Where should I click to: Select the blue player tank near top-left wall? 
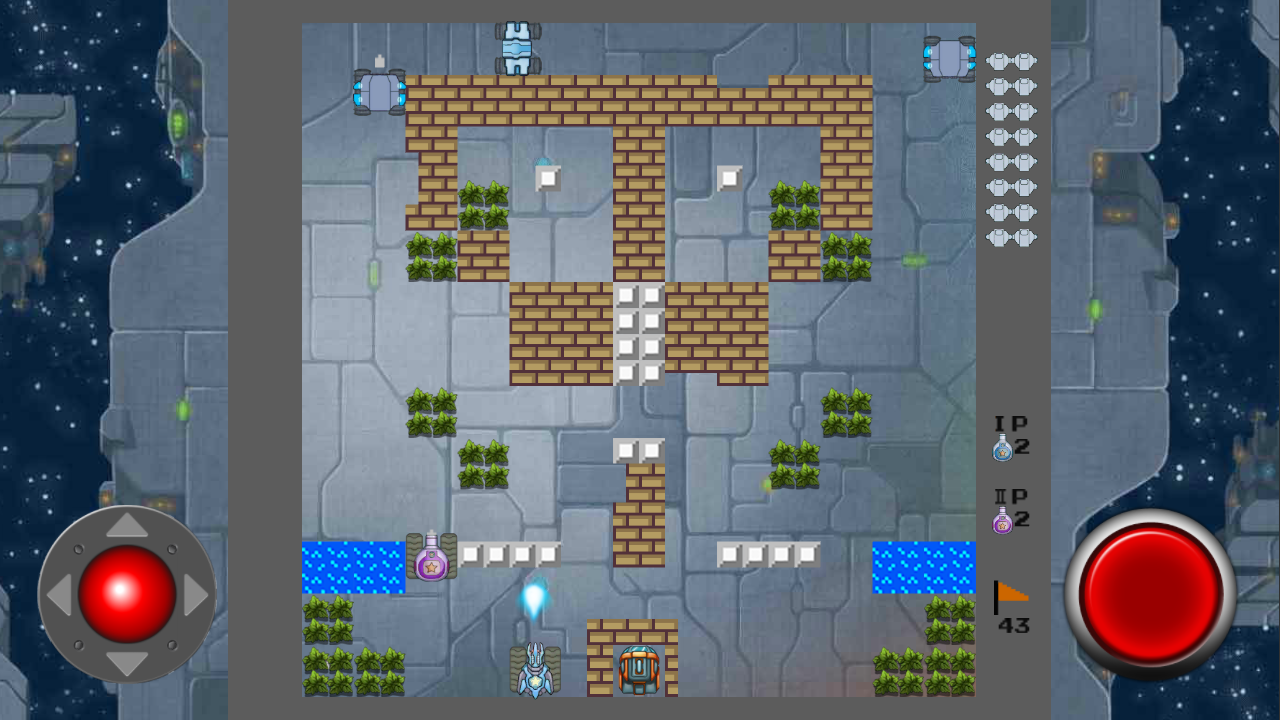(x=380, y=90)
